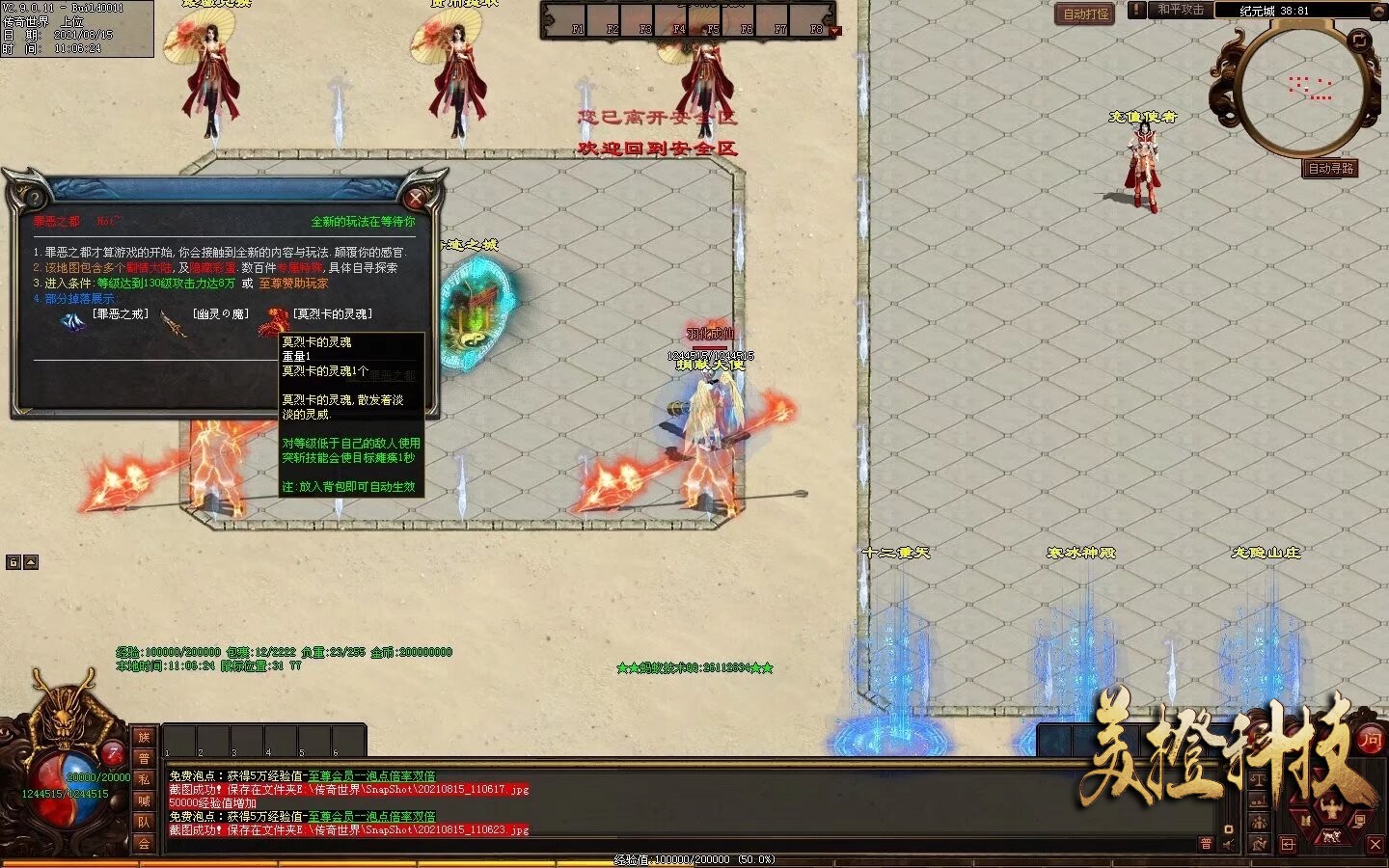Switch the 和平攻击 attack mode

point(1181,10)
